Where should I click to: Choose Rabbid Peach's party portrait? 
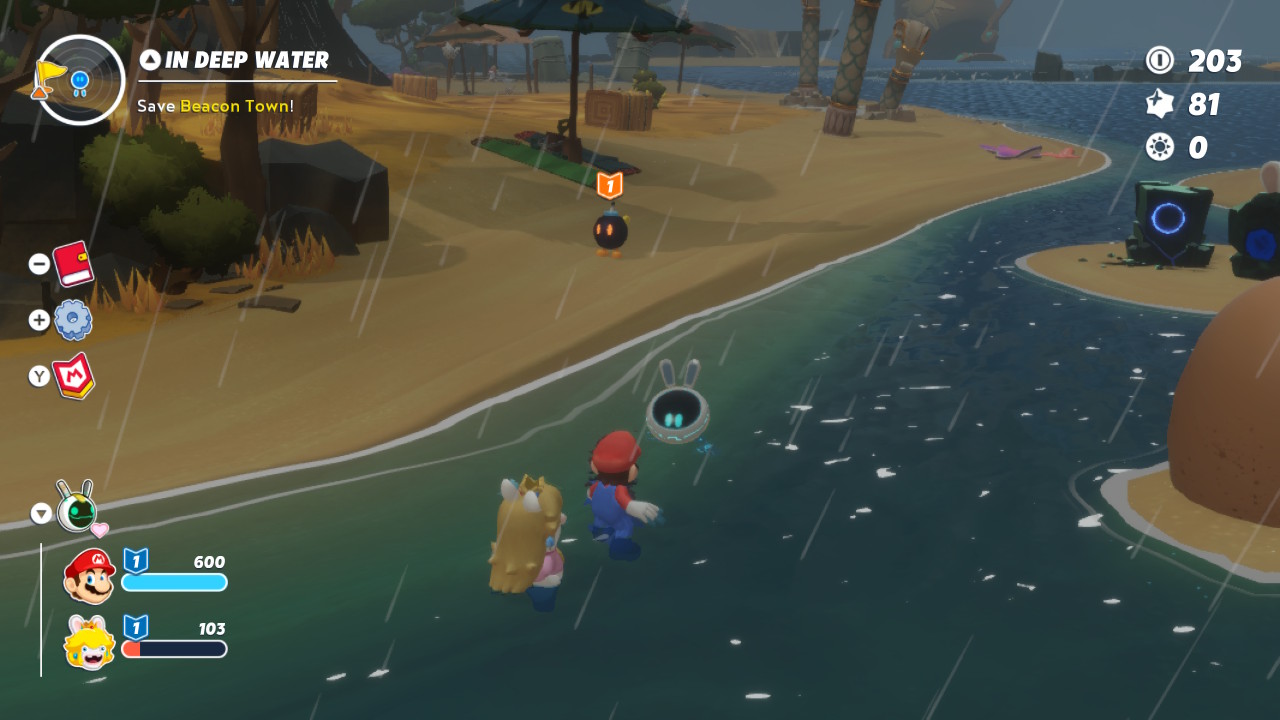(x=89, y=643)
